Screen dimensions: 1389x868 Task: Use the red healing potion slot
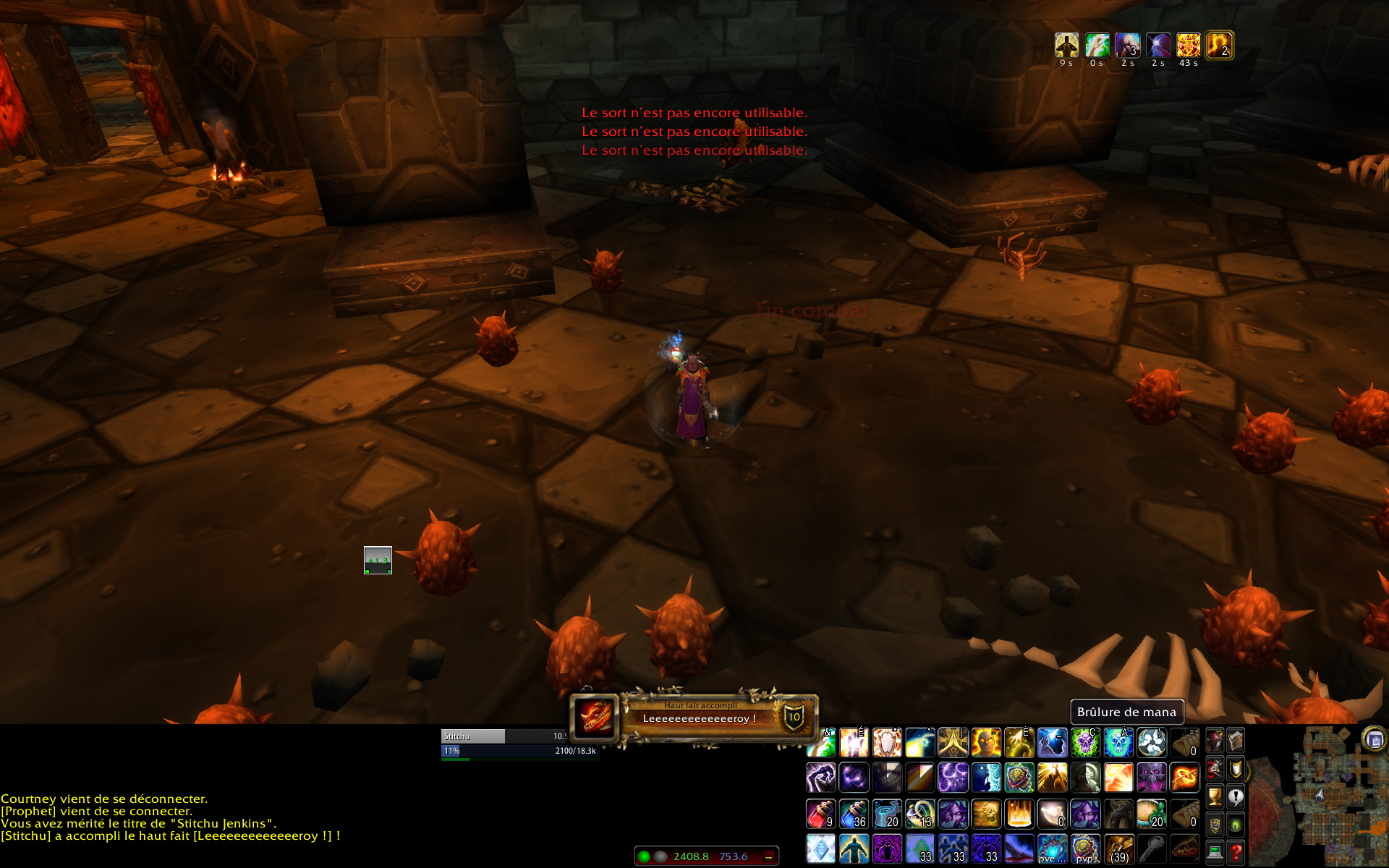[x=820, y=814]
